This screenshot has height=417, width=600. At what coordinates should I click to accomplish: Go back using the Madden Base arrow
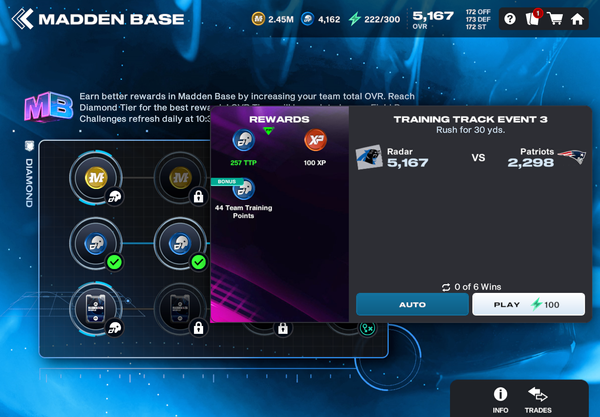pos(23,19)
